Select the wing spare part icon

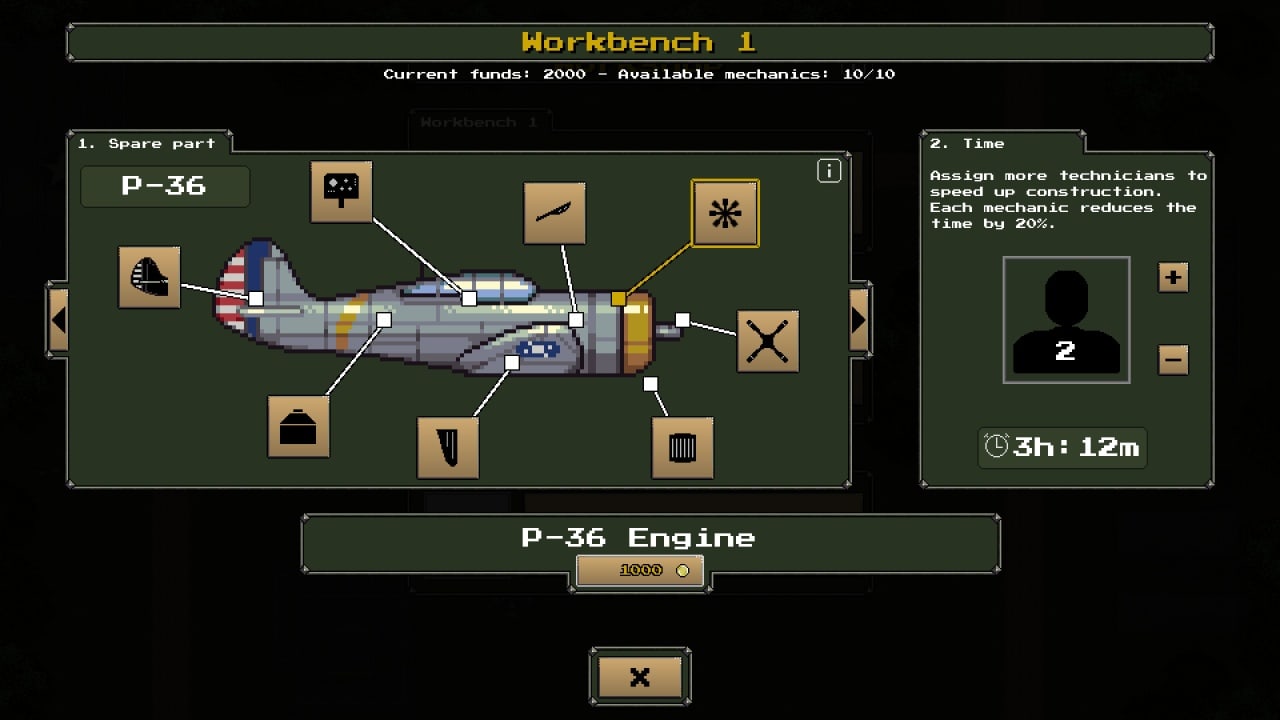tap(448, 447)
